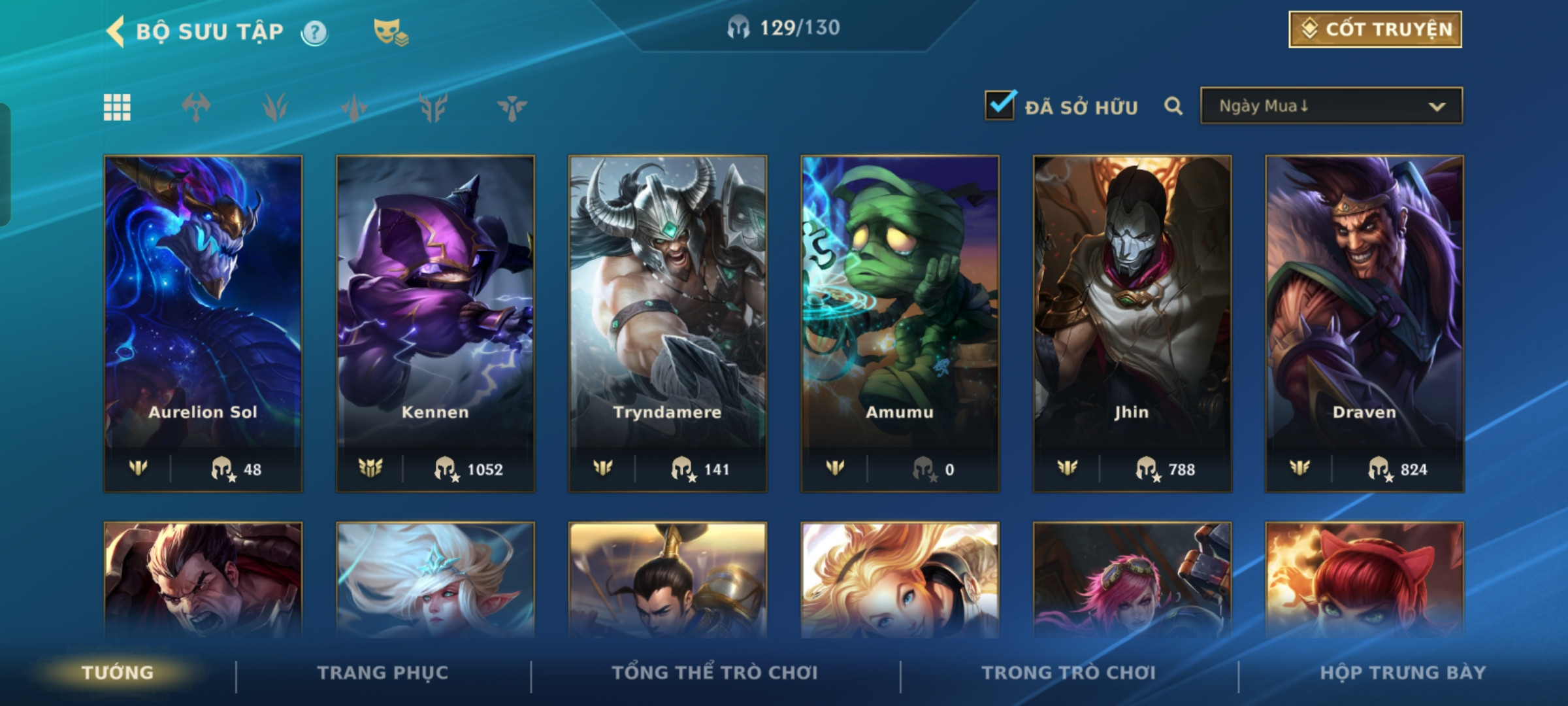Expand the Ngày Mua sort dropdown
The height and width of the screenshot is (706, 1568).
[1331, 106]
